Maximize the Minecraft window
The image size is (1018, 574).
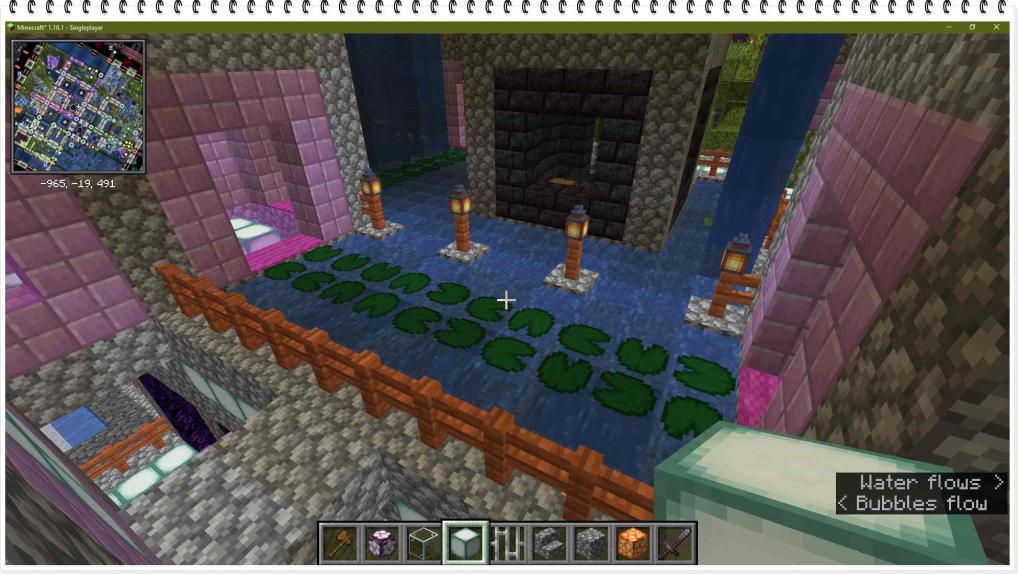point(972,27)
